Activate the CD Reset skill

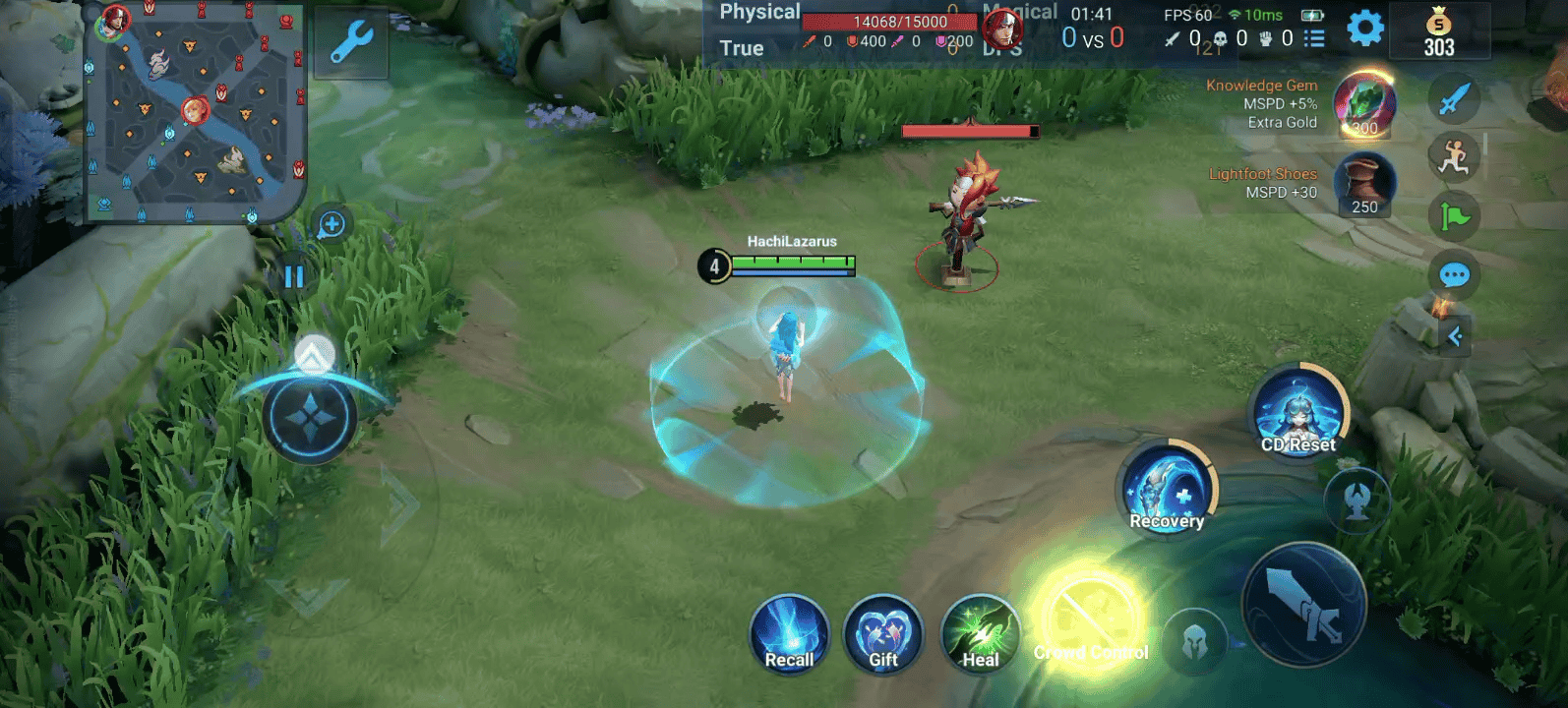click(x=1298, y=413)
